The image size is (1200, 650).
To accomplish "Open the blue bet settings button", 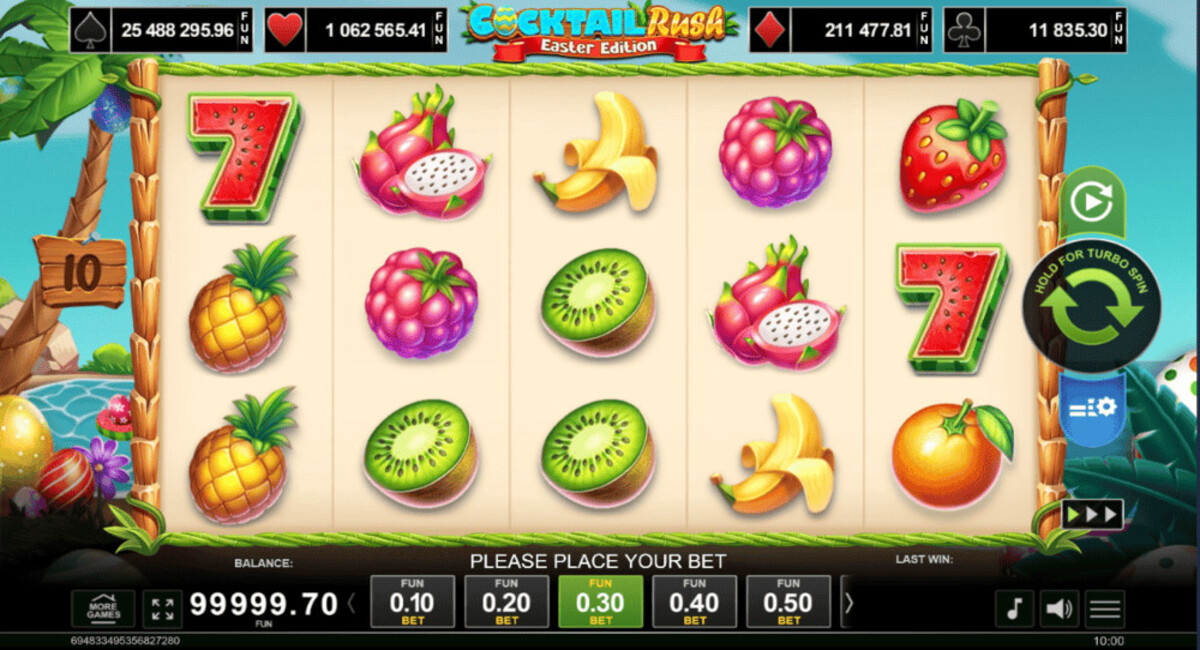I will click(x=1091, y=408).
